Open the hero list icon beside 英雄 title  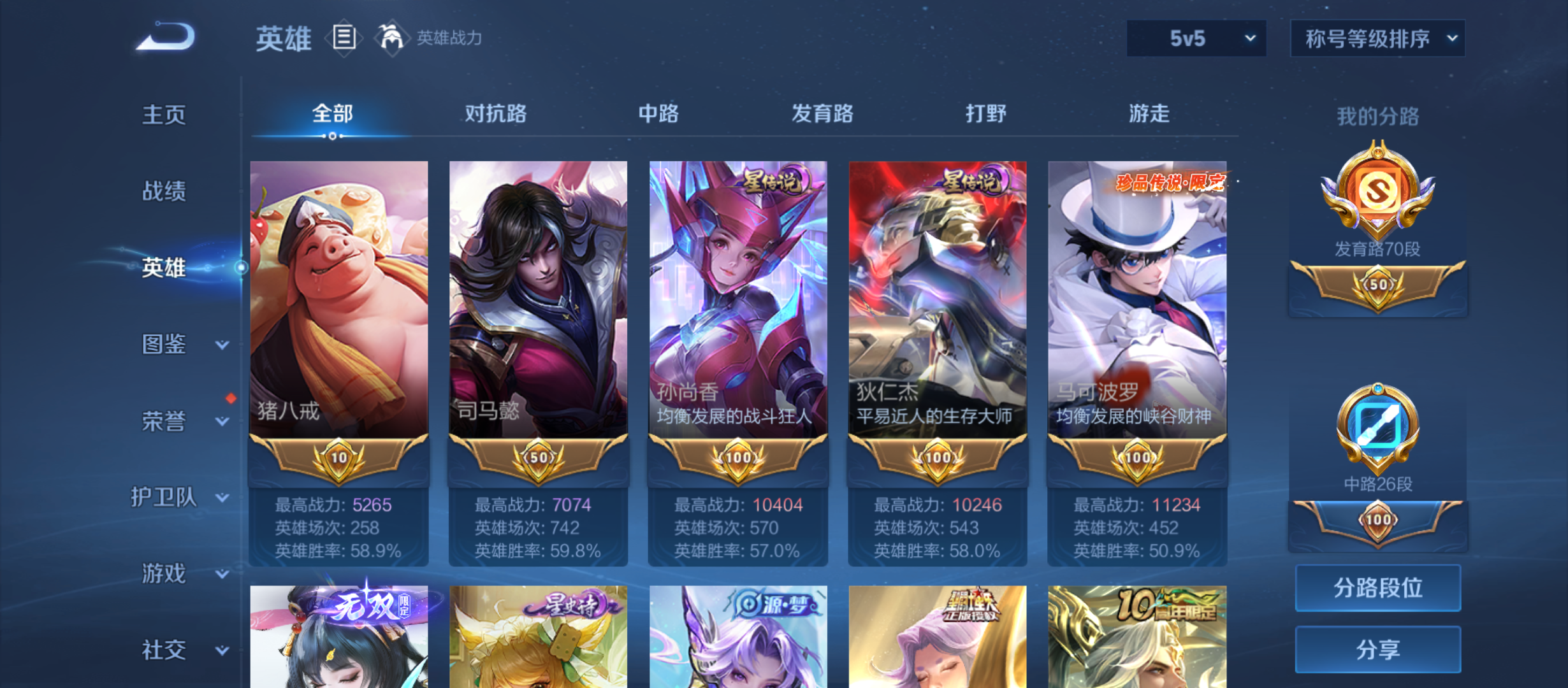(344, 38)
